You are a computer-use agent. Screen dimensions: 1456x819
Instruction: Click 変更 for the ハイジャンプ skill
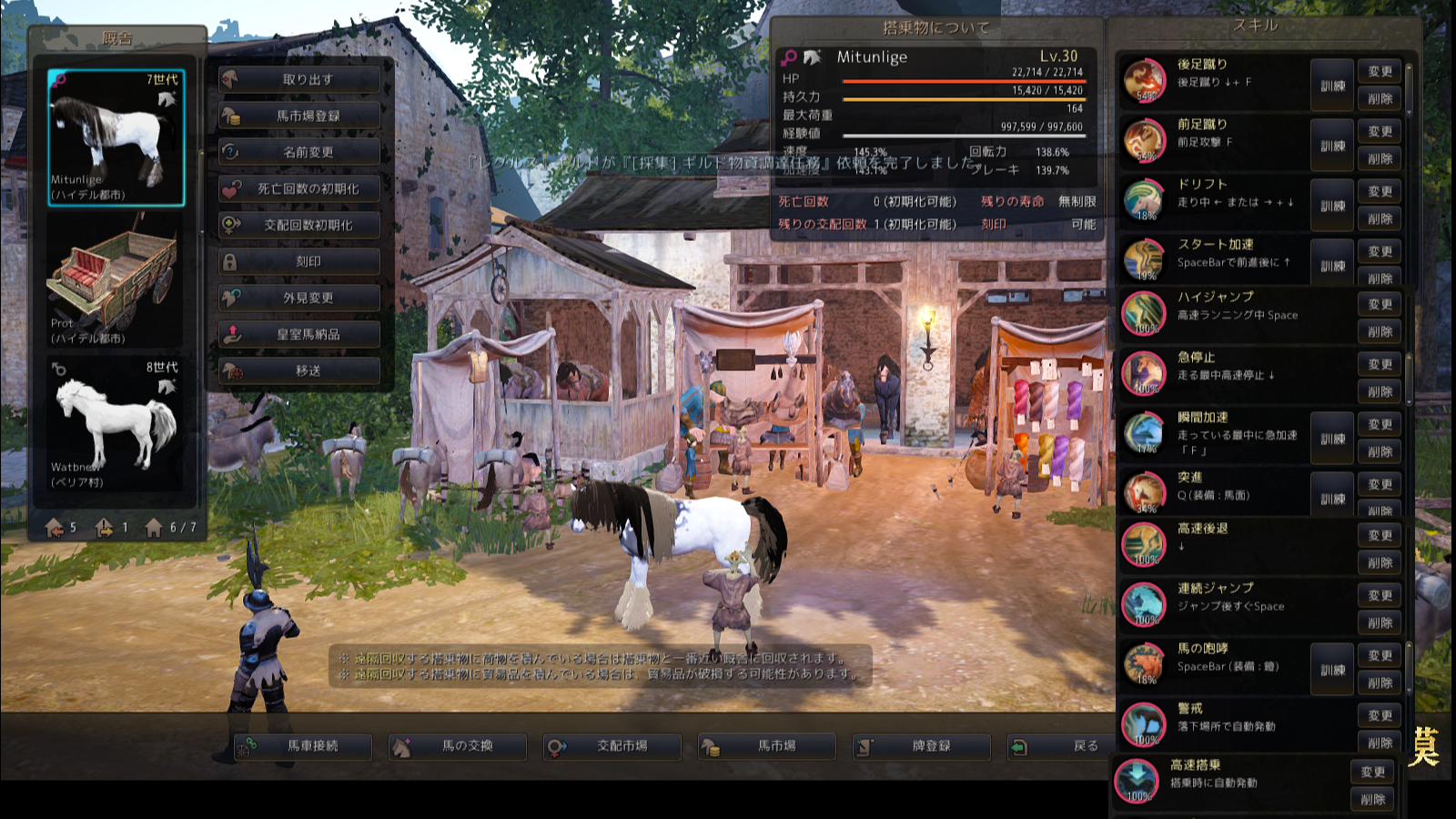(1380, 305)
